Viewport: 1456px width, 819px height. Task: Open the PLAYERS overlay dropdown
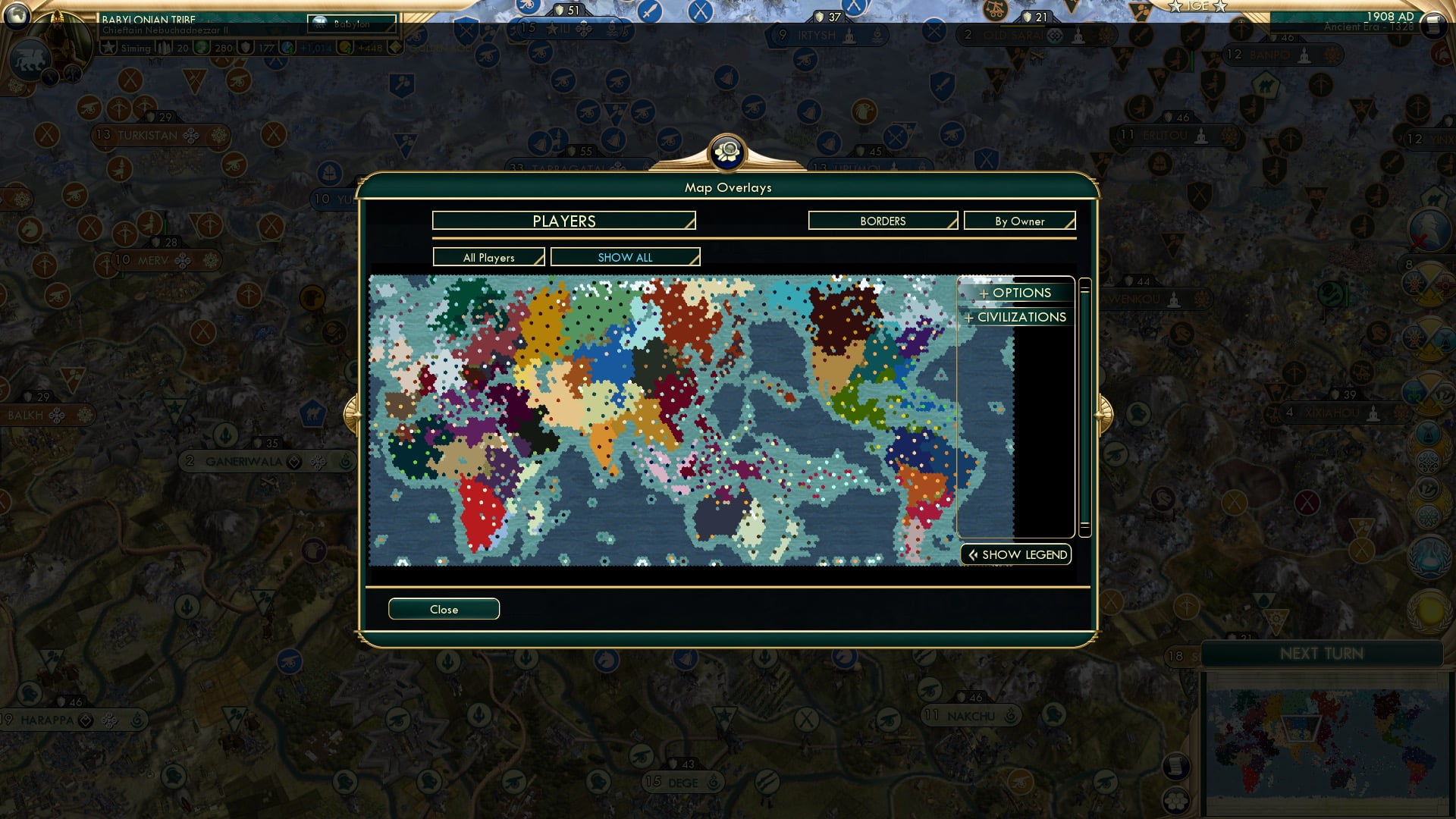click(x=563, y=221)
